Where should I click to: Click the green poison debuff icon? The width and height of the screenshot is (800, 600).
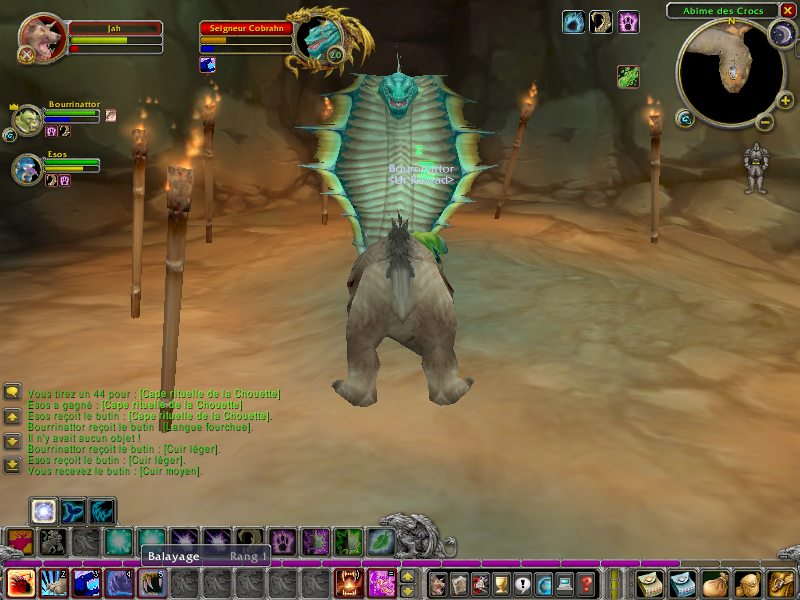pyautogui.click(x=628, y=77)
